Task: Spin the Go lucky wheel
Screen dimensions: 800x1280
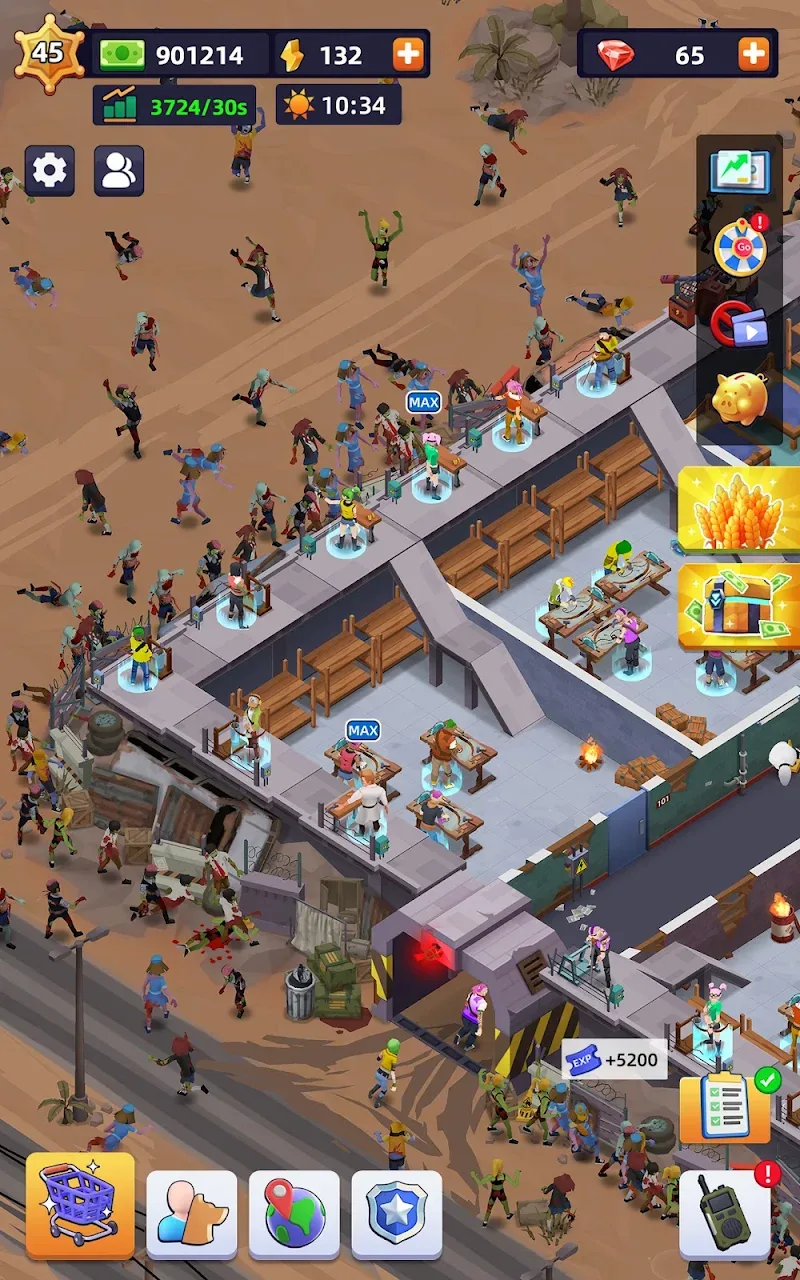Action: click(740, 246)
